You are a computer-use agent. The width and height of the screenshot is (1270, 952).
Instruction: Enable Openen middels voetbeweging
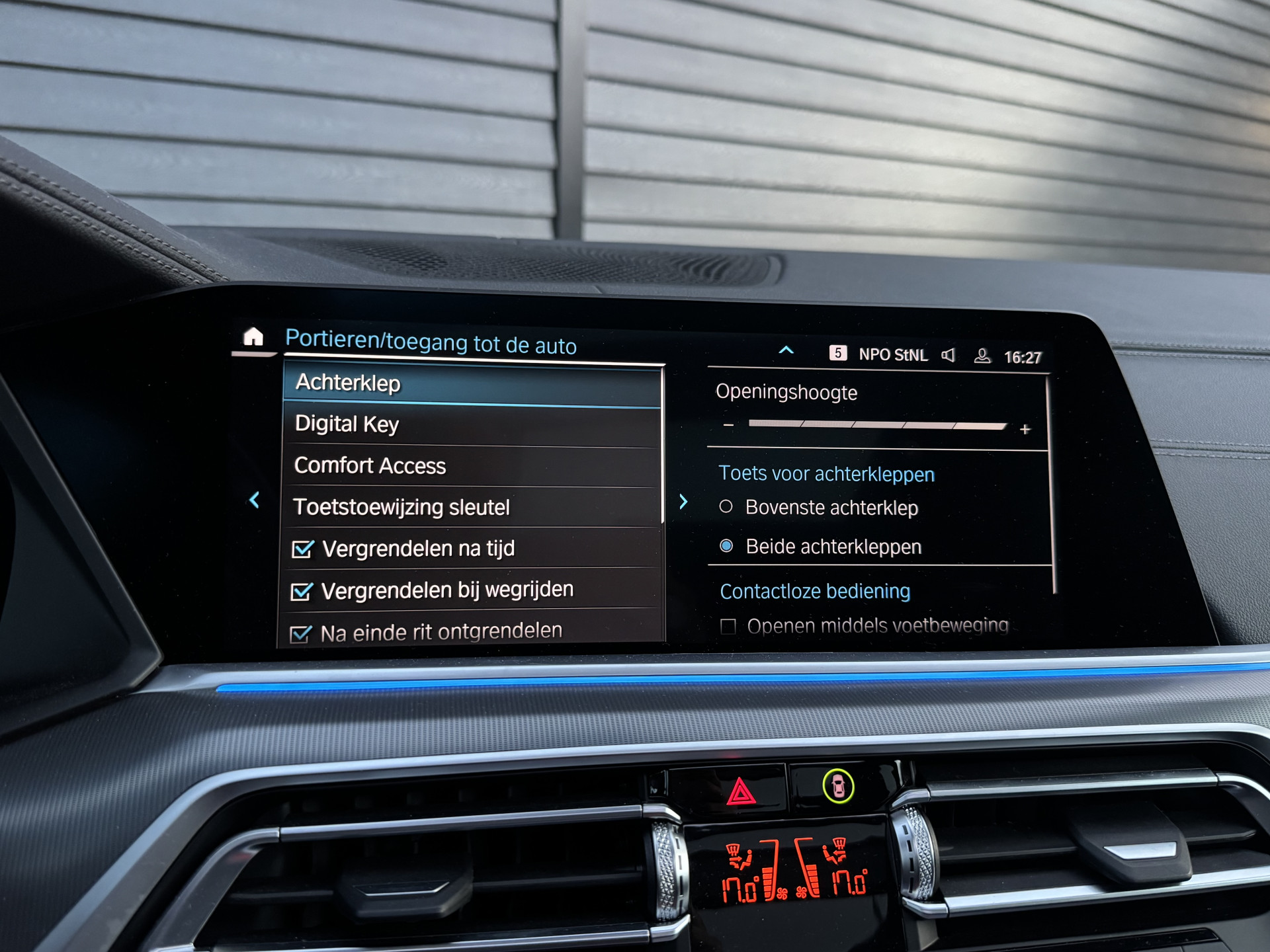click(x=728, y=626)
